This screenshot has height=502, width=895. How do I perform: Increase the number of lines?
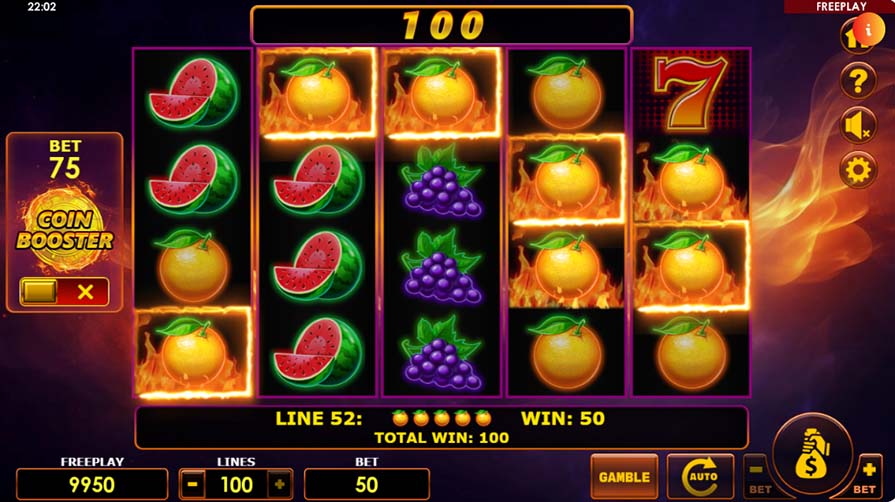279,484
